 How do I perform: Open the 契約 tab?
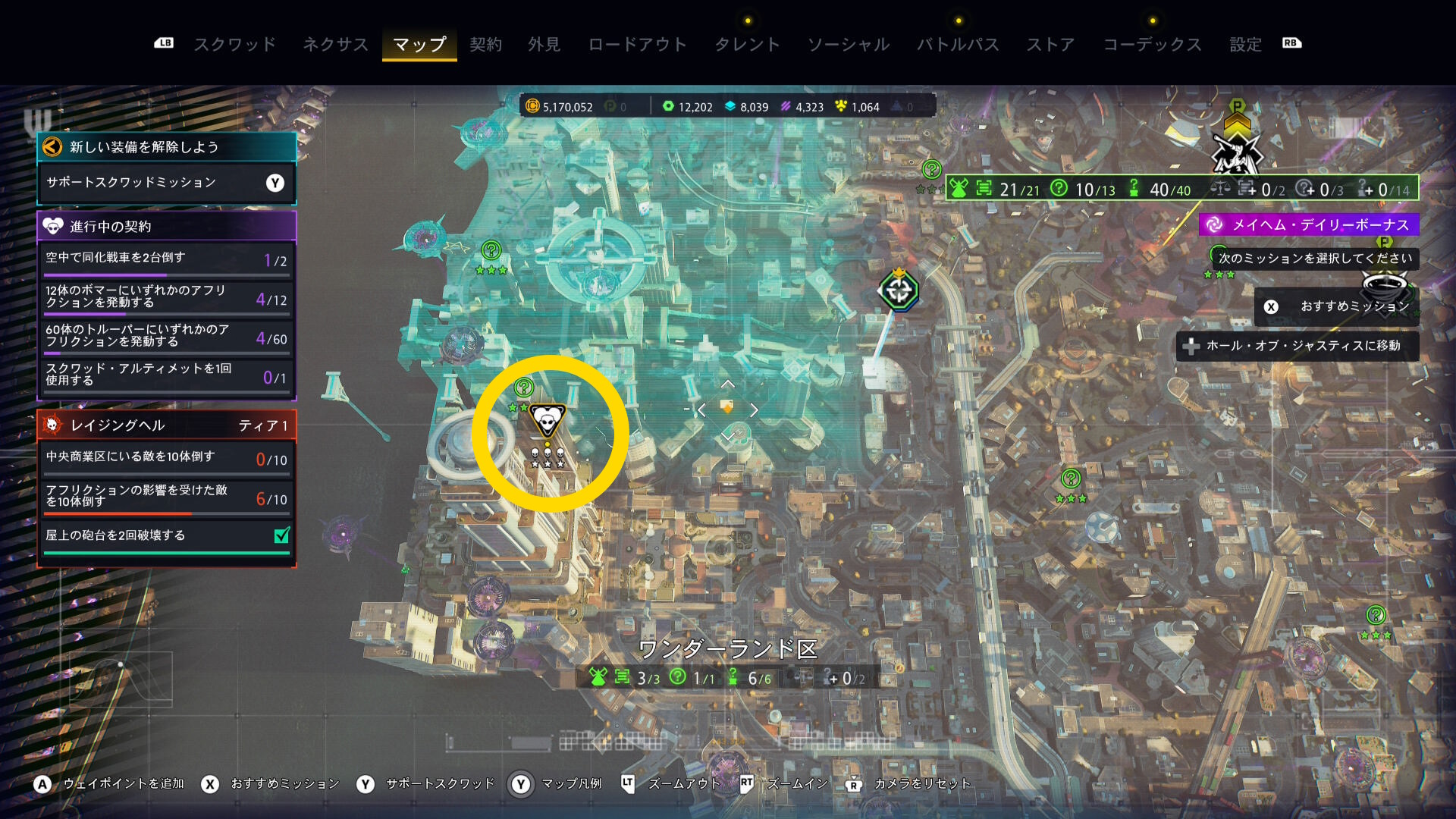[x=485, y=45]
